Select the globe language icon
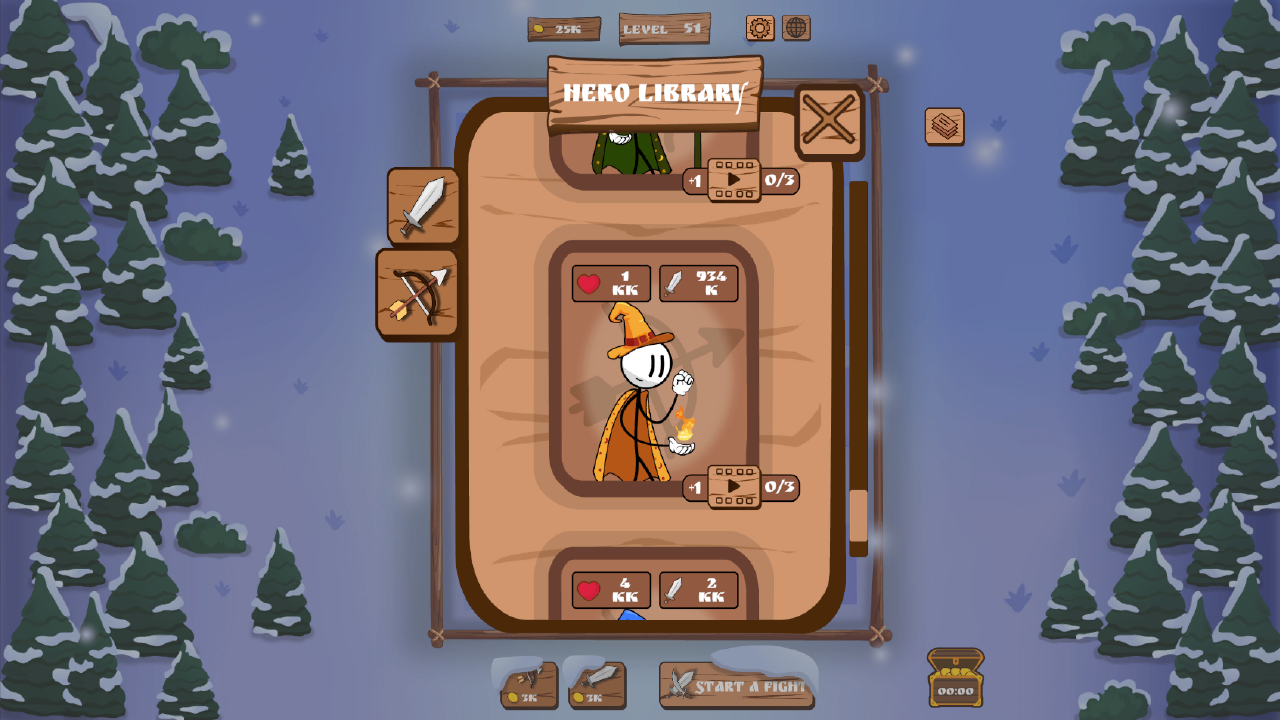This screenshot has width=1280, height=720. 795,29
